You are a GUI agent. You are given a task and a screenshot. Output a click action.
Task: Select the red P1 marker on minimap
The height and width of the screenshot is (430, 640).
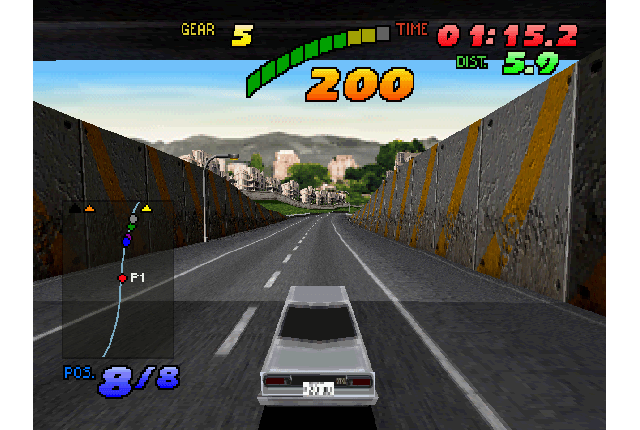(x=122, y=278)
